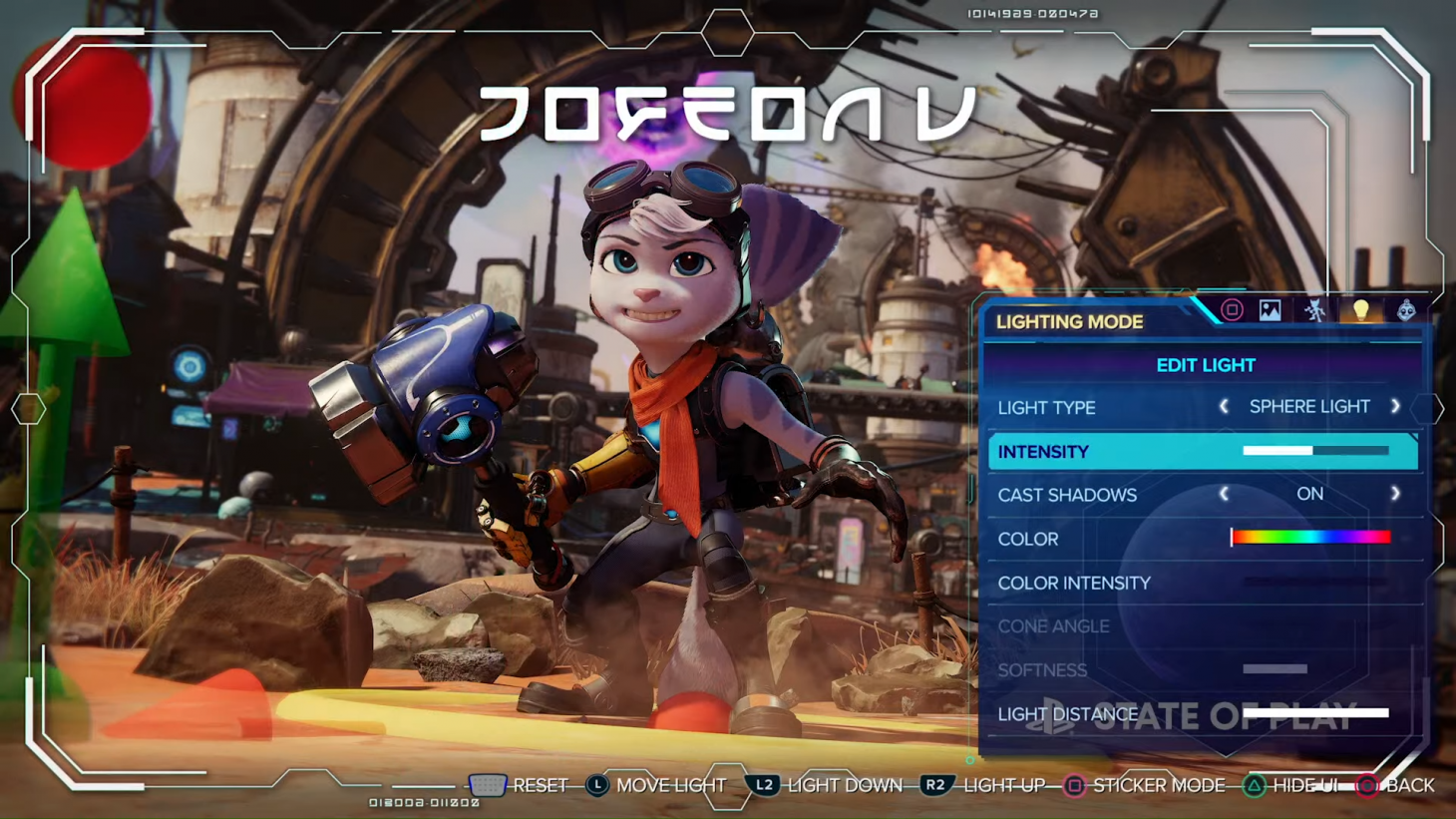Click the right arrow for Cast Shadows
The width and height of the screenshot is (1456, 819).
pos(1395,495)
